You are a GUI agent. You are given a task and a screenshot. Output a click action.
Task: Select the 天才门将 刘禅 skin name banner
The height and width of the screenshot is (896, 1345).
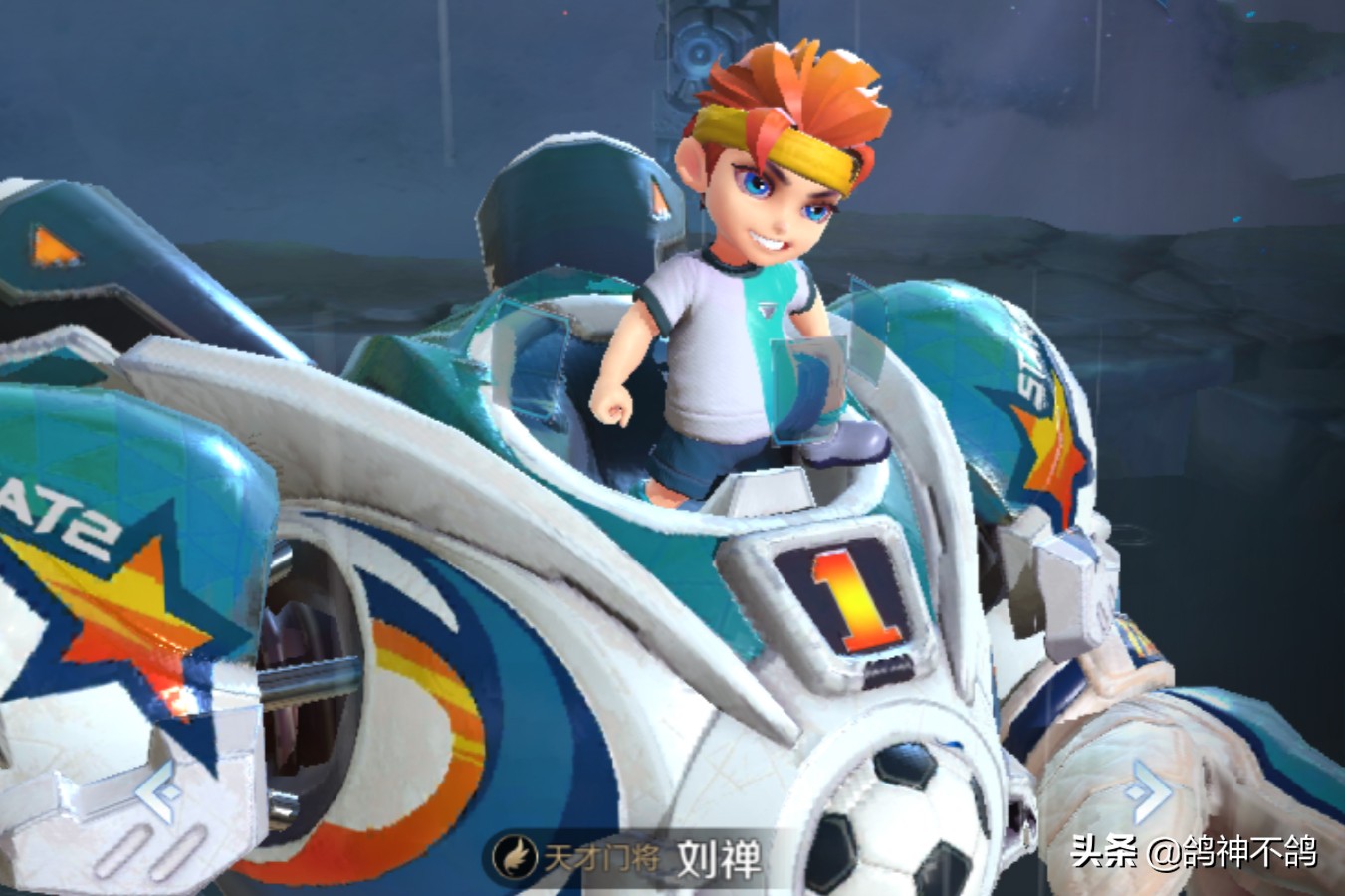(x=629, y=858)
